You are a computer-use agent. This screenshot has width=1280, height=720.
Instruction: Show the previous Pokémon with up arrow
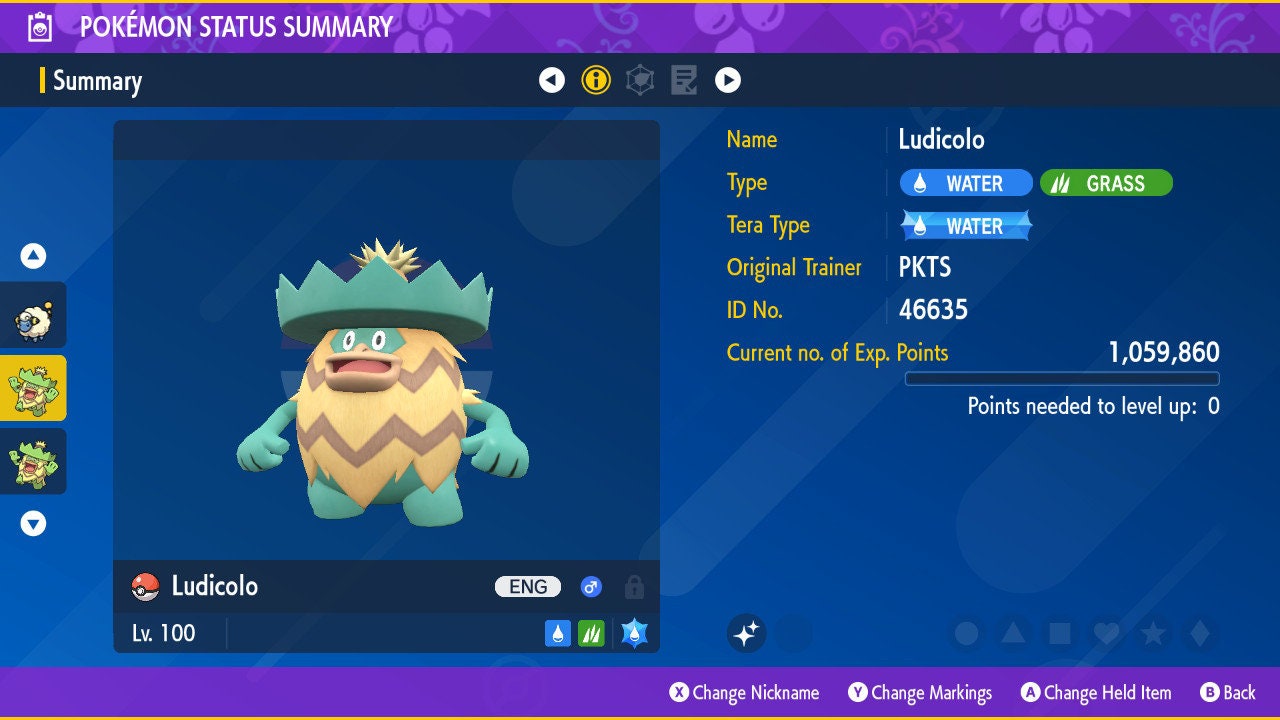(x=33, y=256)
